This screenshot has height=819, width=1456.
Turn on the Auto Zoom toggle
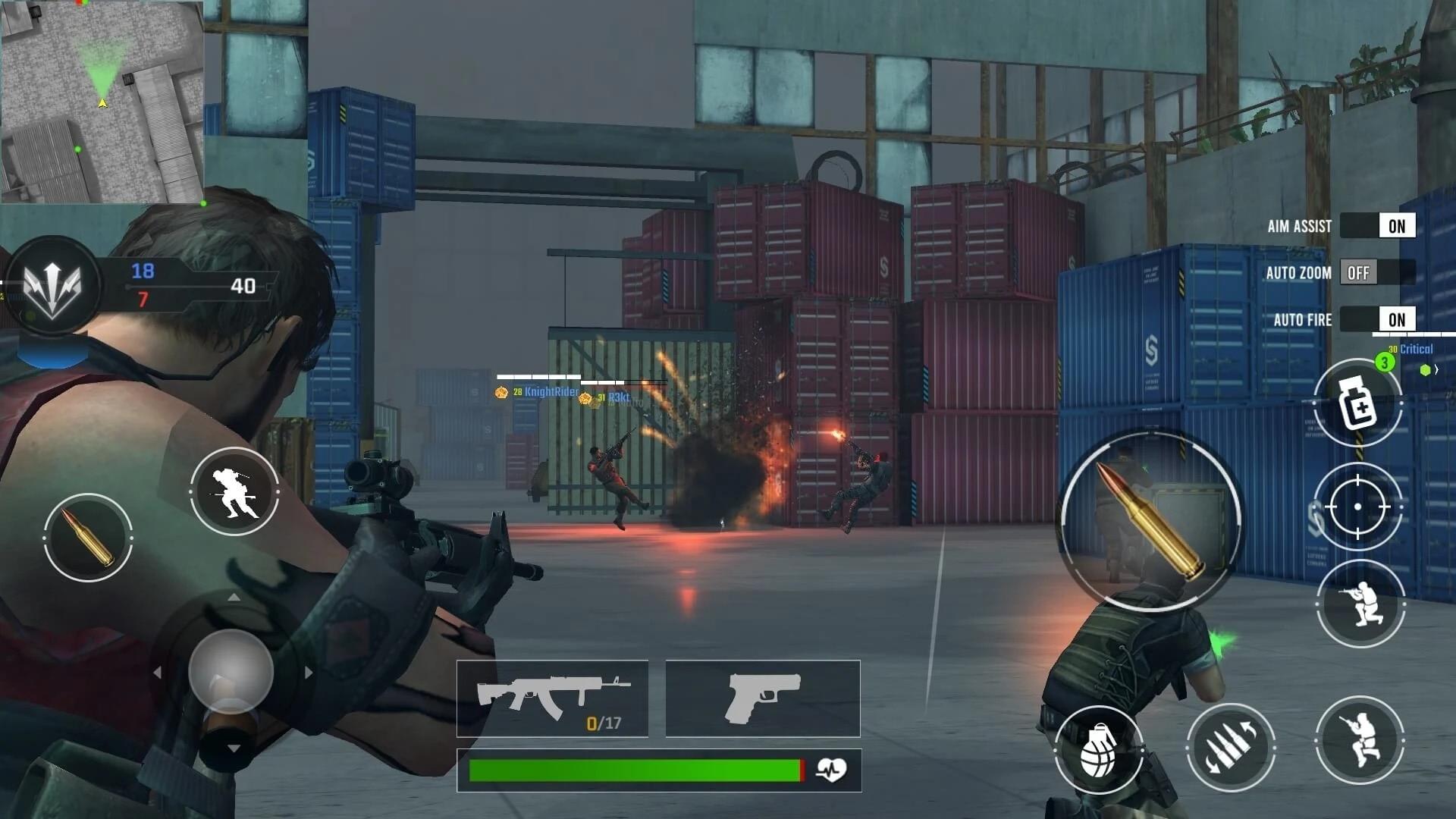click(1377, 273)
